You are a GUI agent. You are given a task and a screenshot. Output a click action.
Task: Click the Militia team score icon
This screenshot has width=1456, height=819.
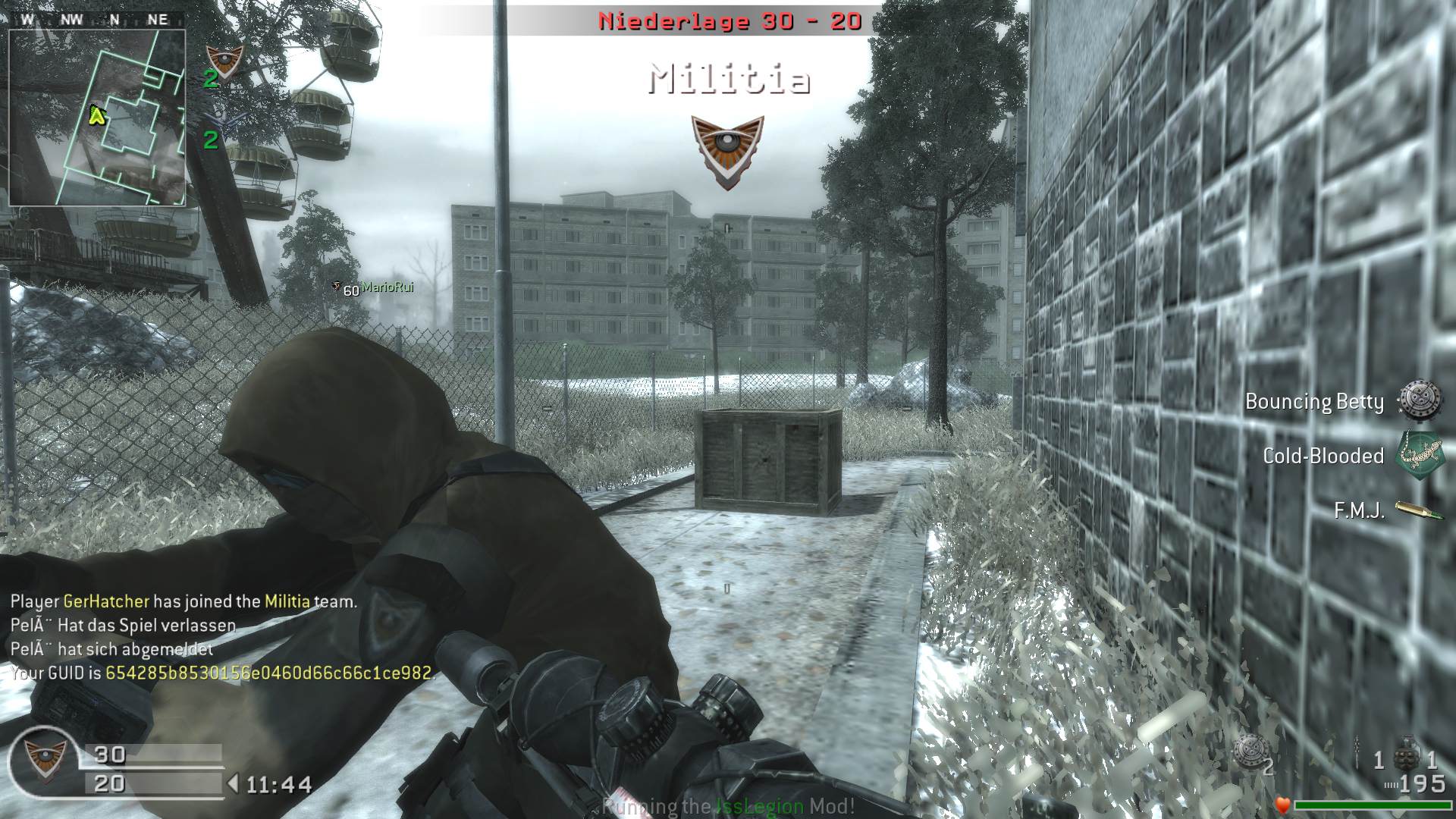(224, 61)
